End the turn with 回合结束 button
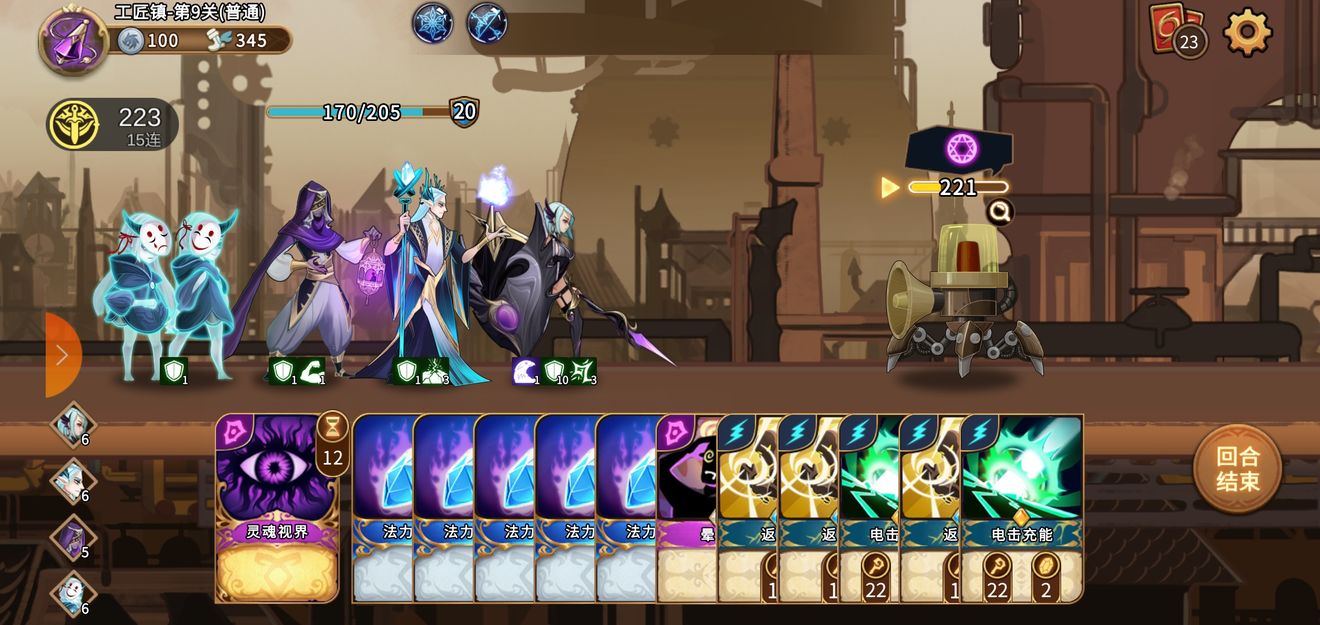The image size is (1320, 625). click(1237, 469)
